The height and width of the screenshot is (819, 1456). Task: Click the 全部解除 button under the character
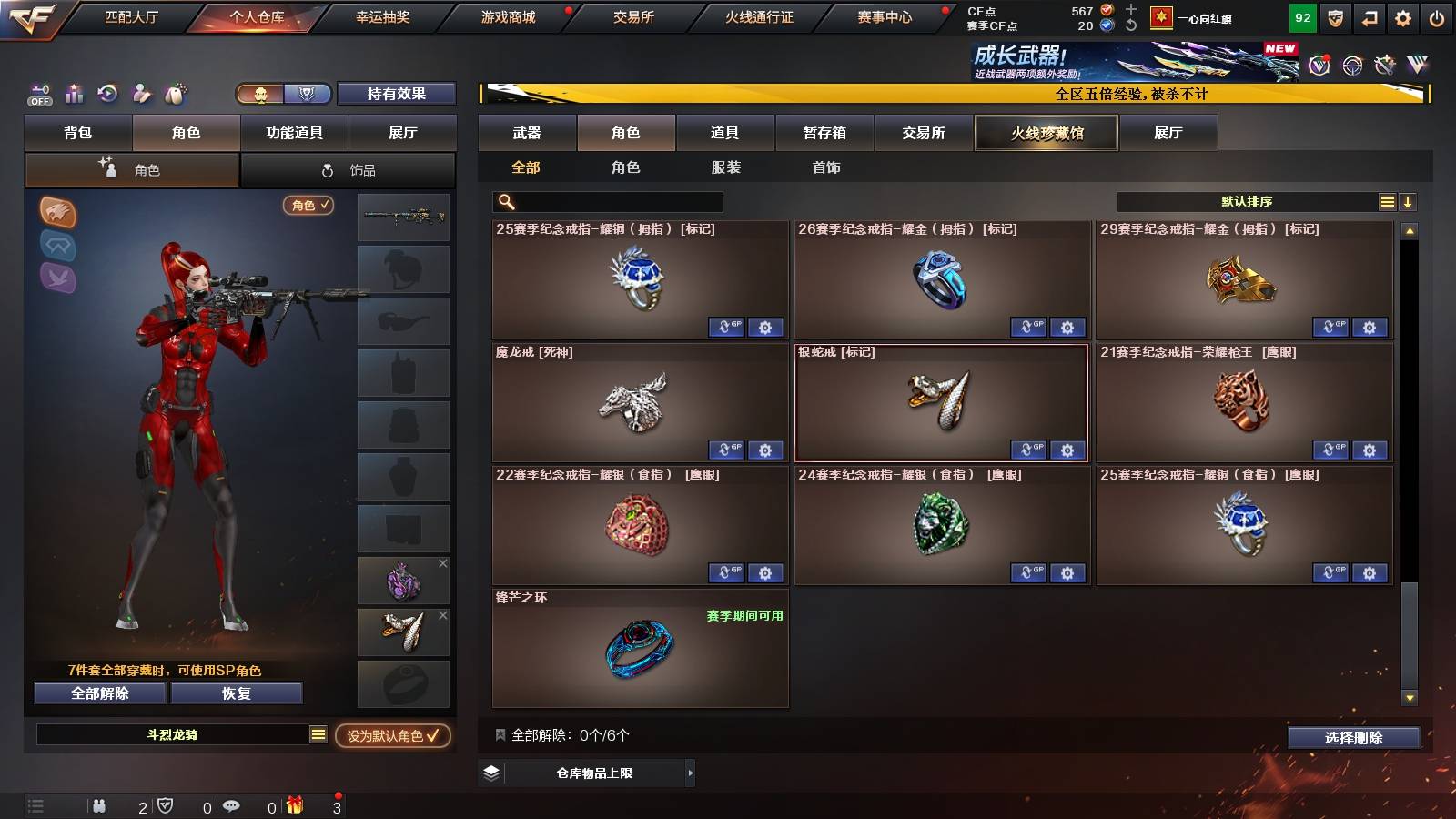(98, 693)
